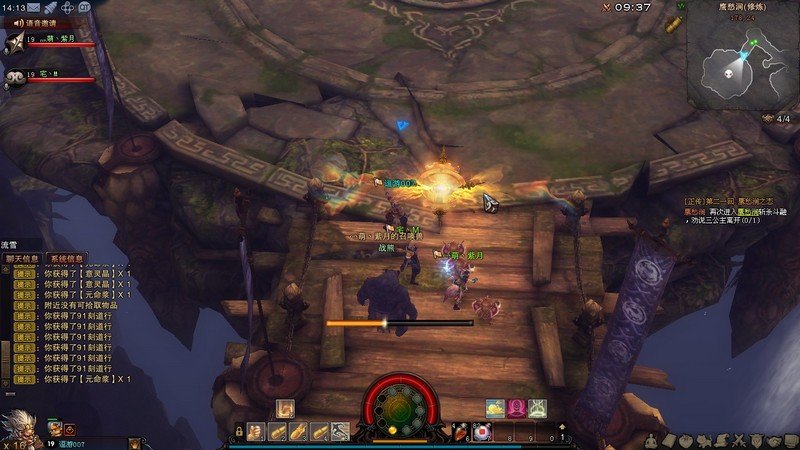Activate the yellow cloud skill icon
The width and height of the screenshot is (800, 450).
[x=496, y=407]
